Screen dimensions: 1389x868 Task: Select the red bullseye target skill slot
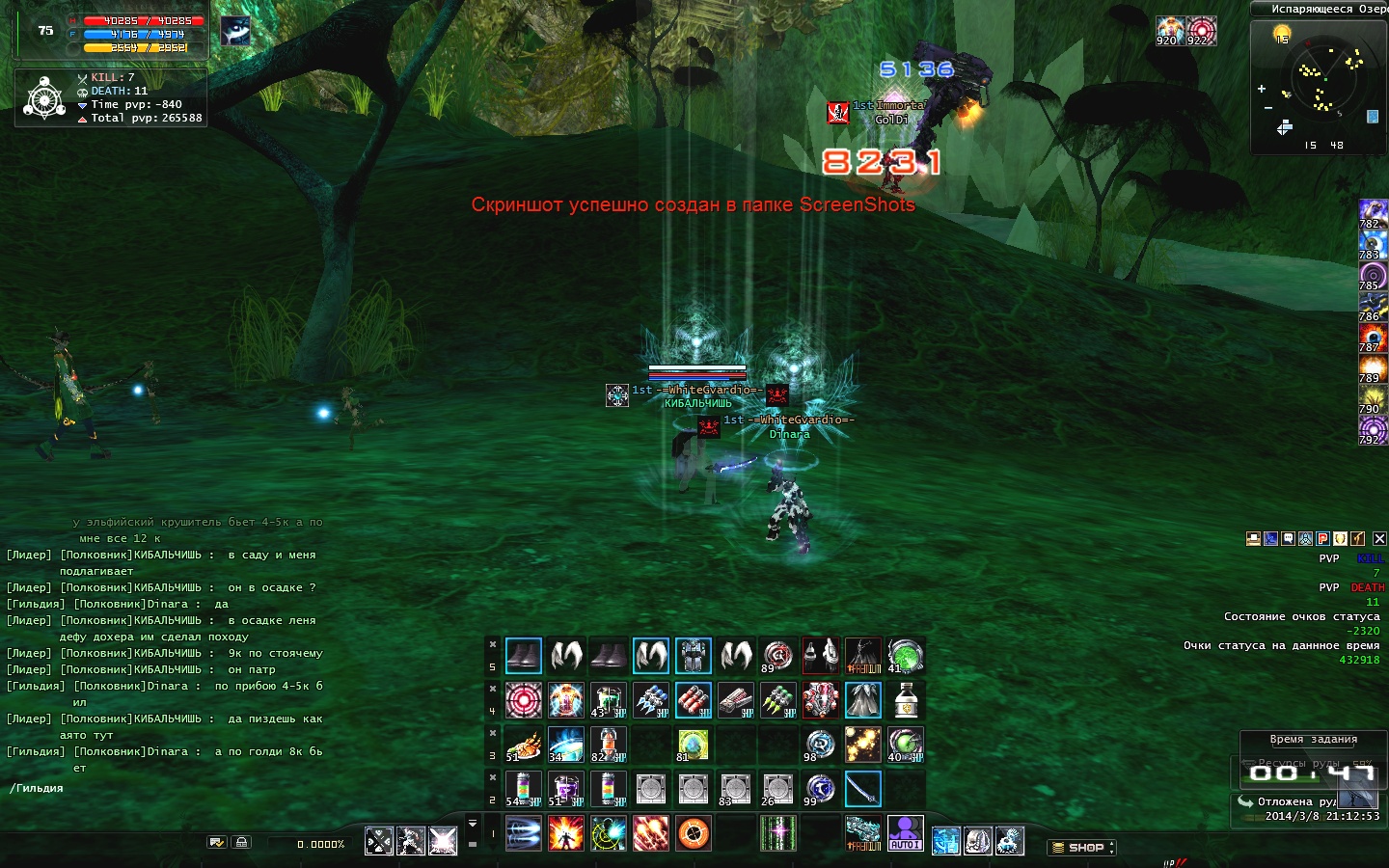524,700
